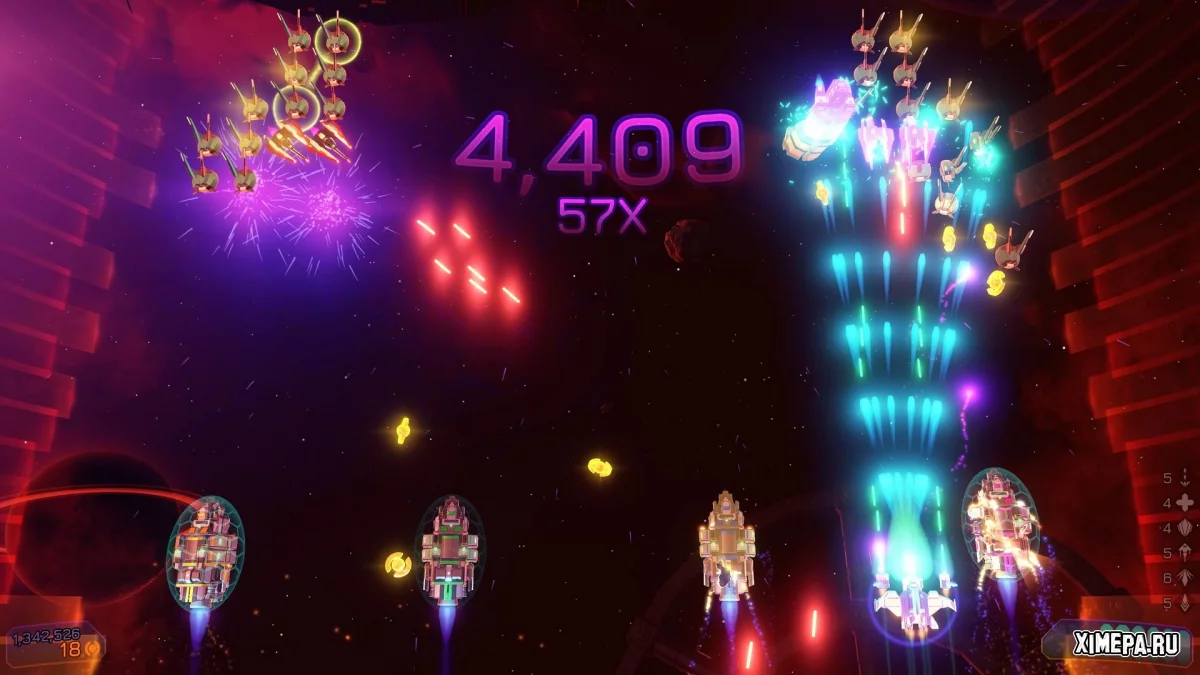The height and width of the screenshot is (675, 1200).
Task: Choose the faceted shield upgrade icon
Action: pos(1186,528)
